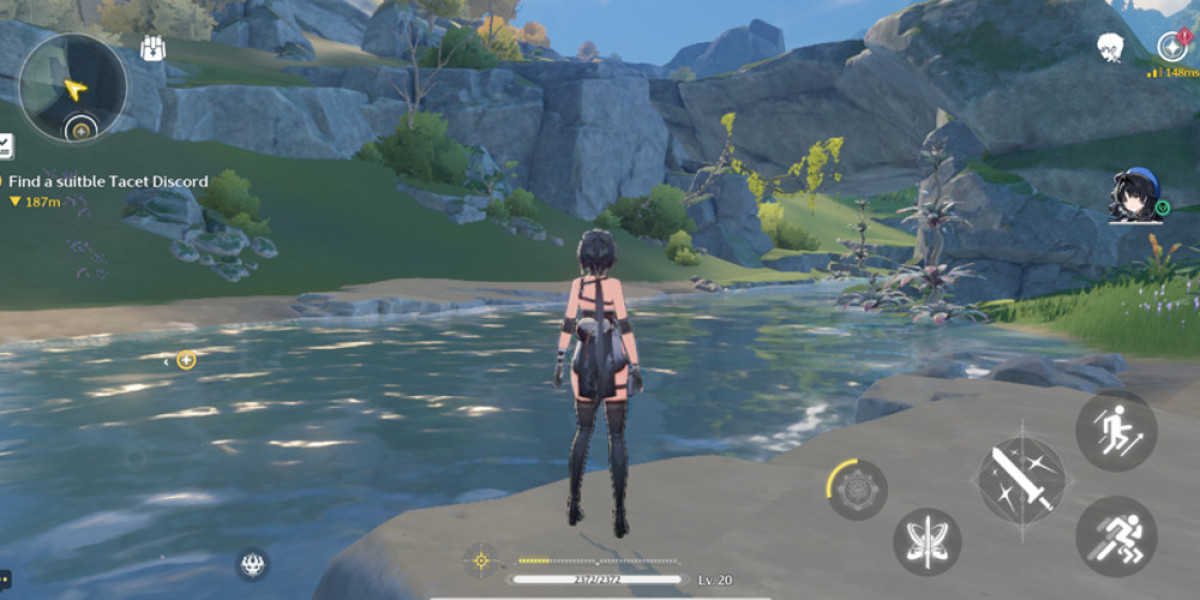Tap the jump button
The width and height of the screenshot is (1200, 600).
[1116, 430]
